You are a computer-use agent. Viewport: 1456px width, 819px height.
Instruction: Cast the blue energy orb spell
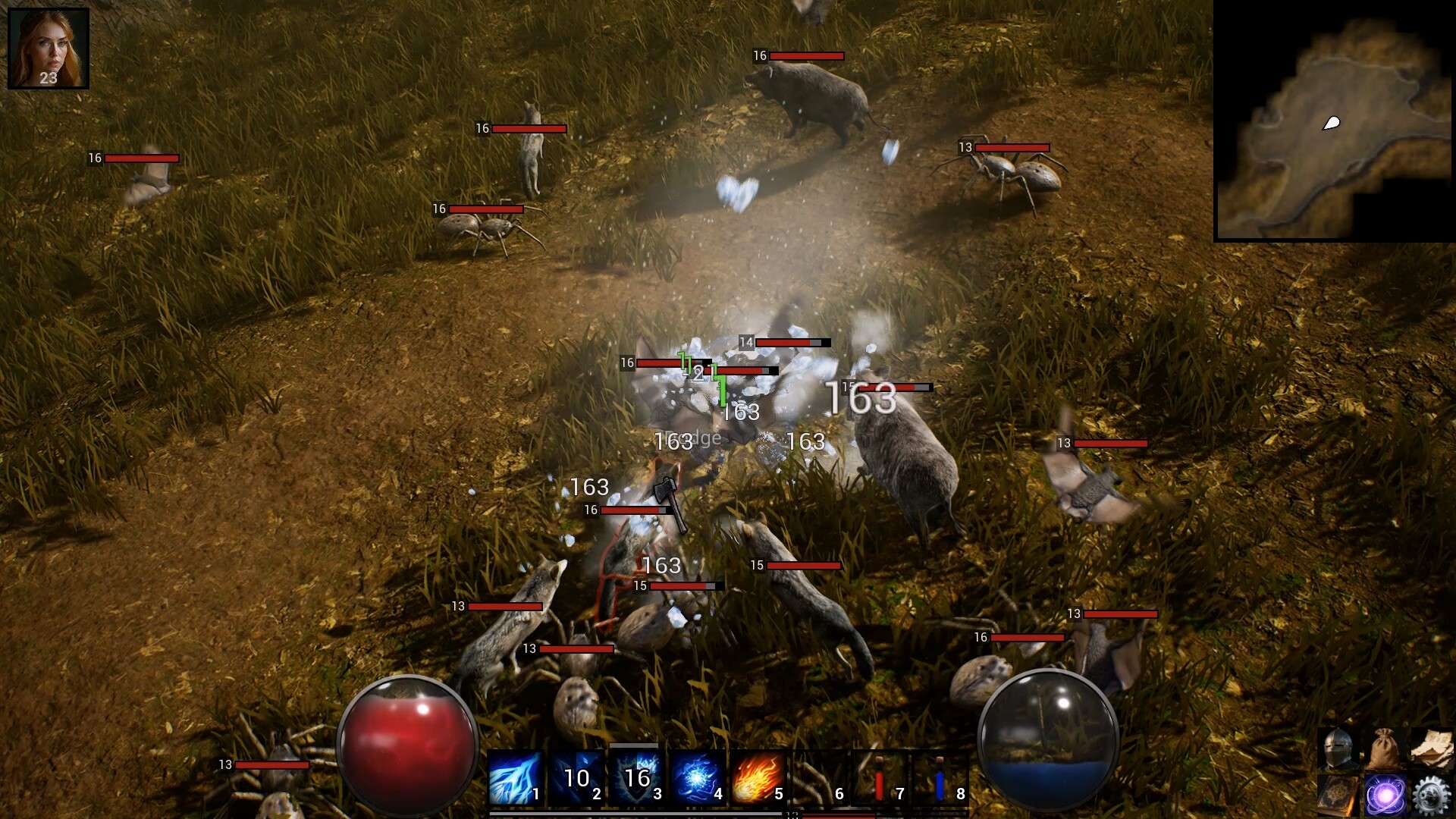pyautogui.click(x=698, y=777)
